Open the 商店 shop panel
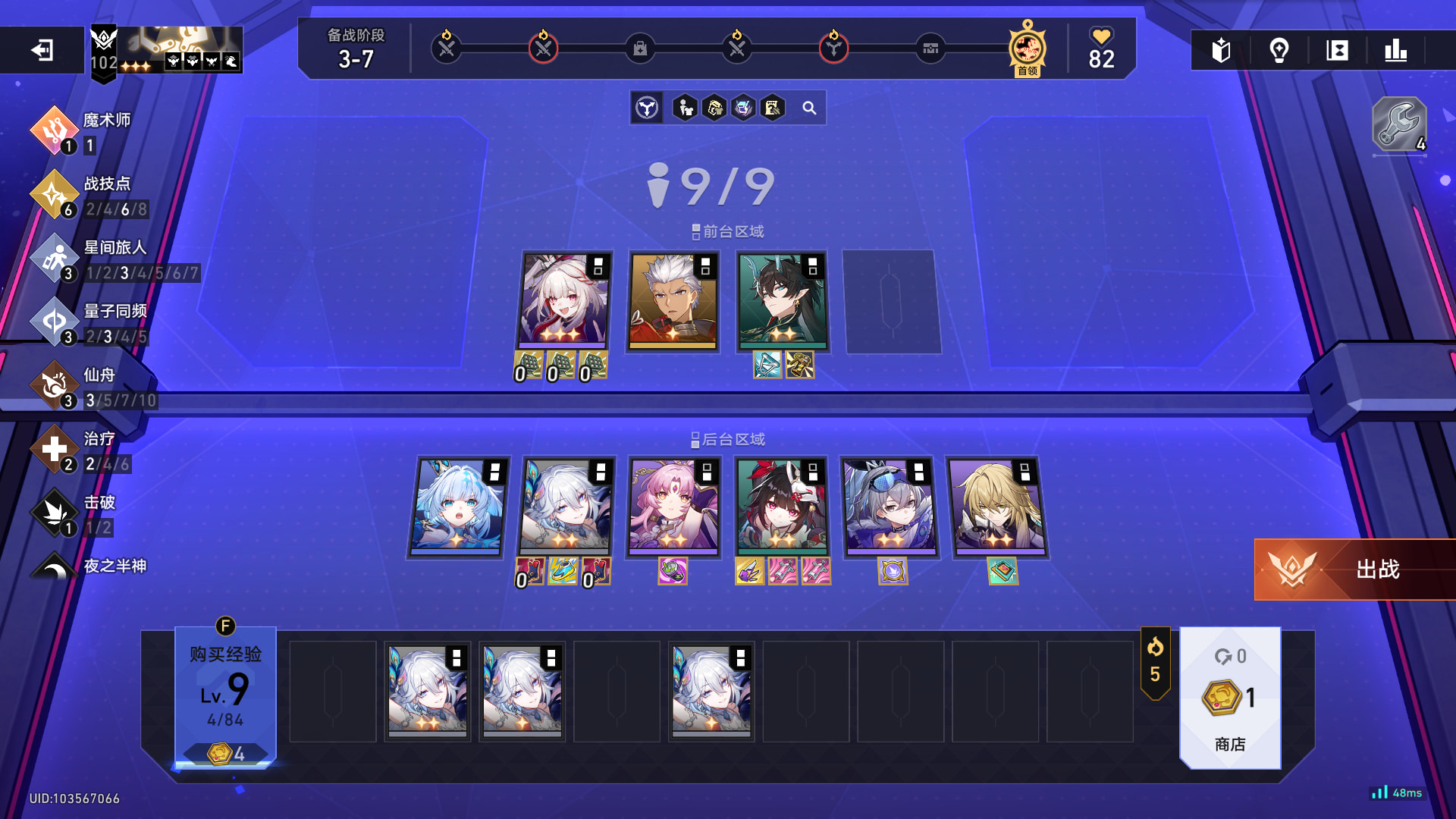Screen dimensions: 1456x819 [x=1230, y=698]
